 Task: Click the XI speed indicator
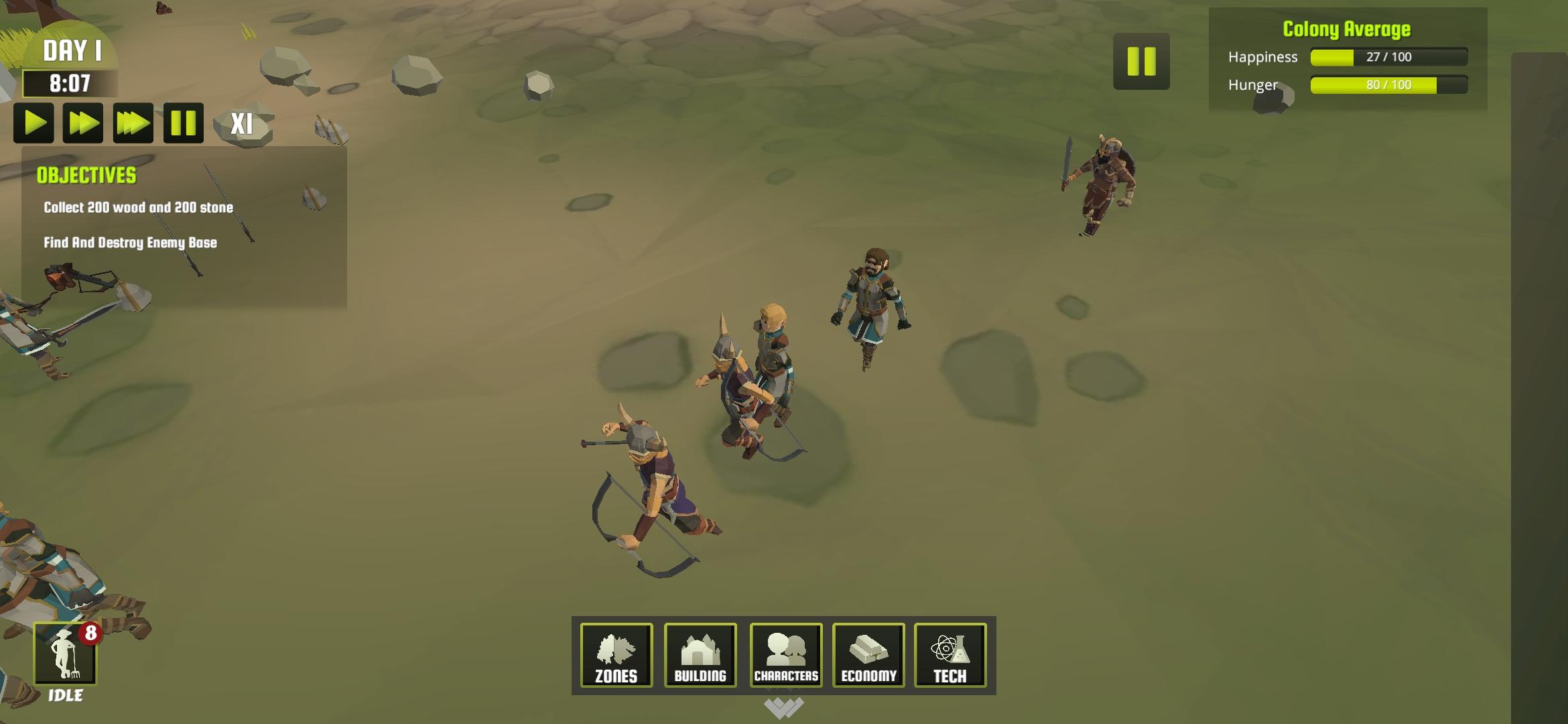243,123
